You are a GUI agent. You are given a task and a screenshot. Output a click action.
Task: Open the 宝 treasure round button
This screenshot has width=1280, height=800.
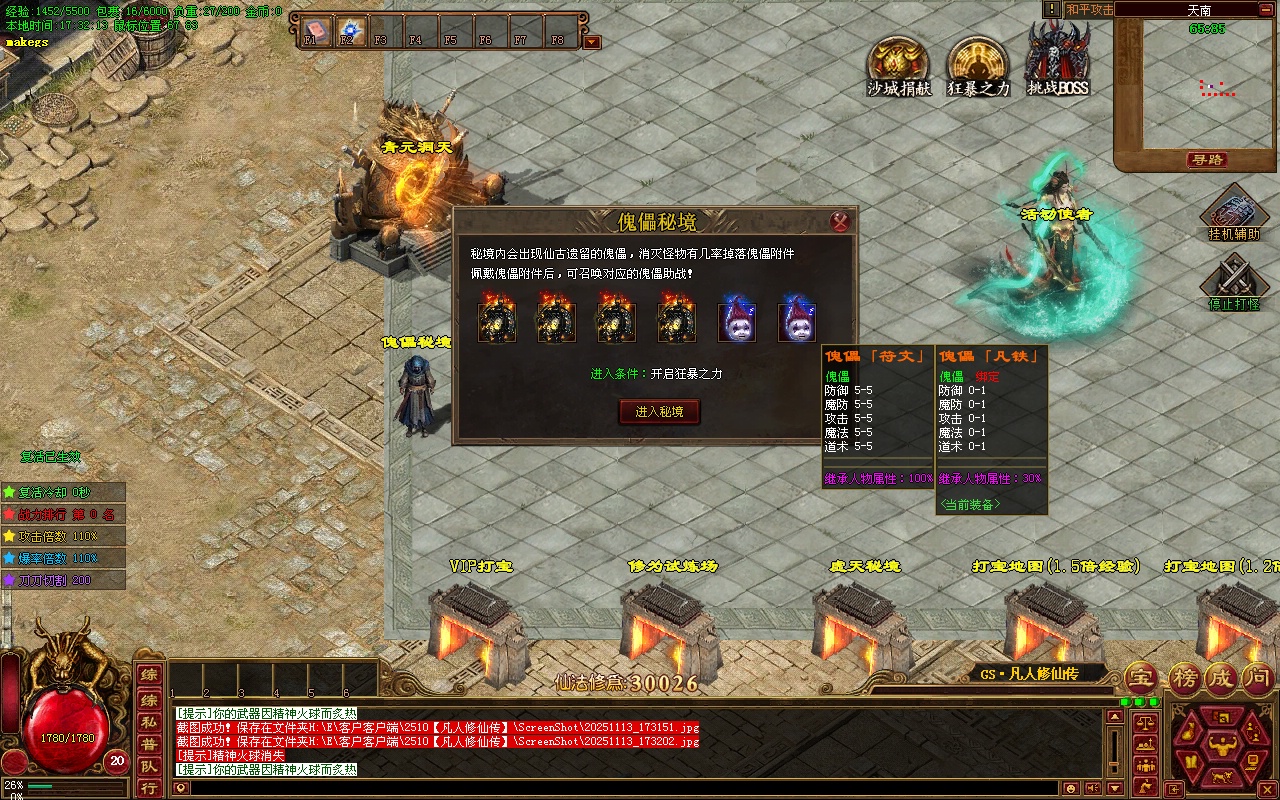point(1142,678)
